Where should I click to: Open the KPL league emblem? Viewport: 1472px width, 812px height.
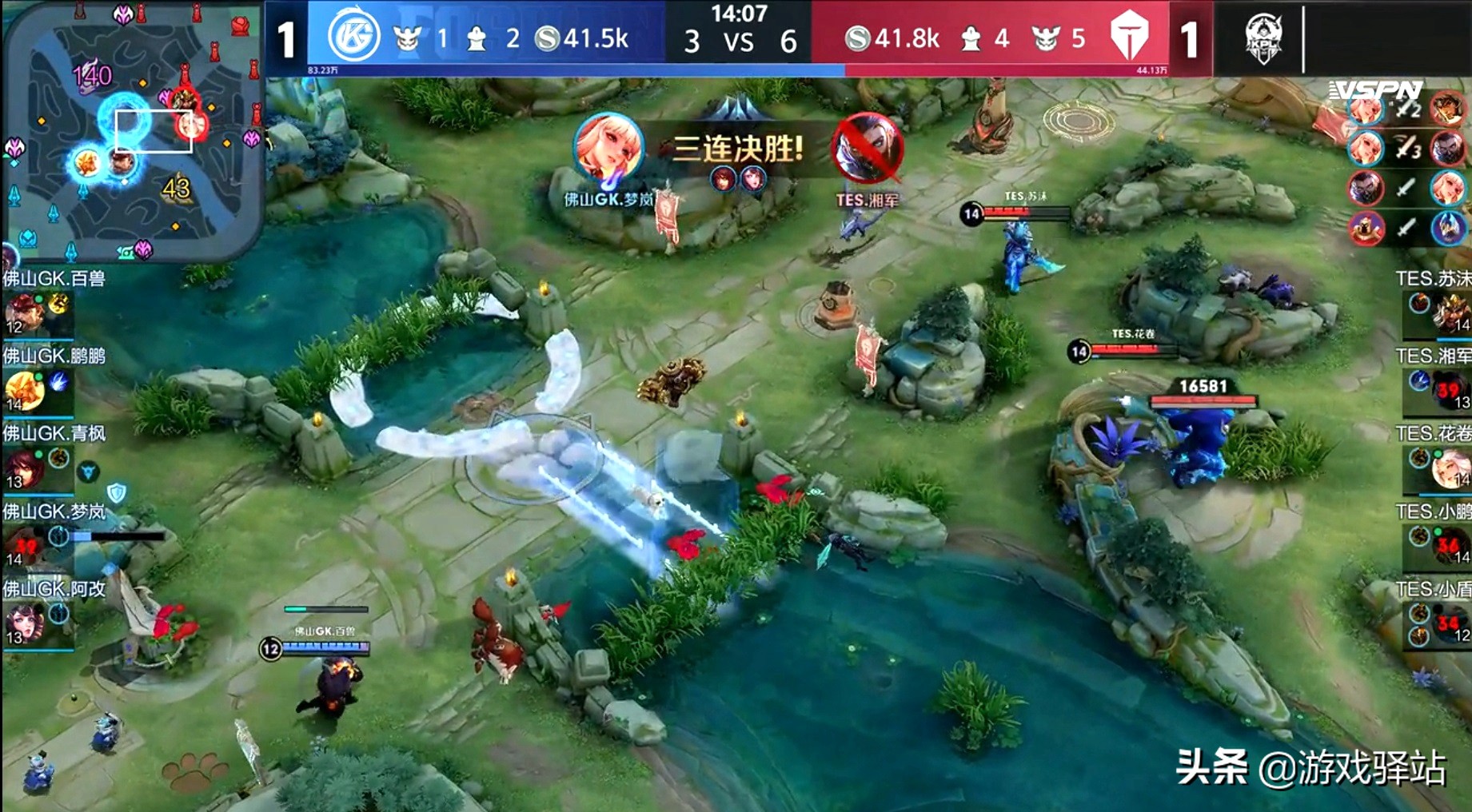[x=1264, y=38]
